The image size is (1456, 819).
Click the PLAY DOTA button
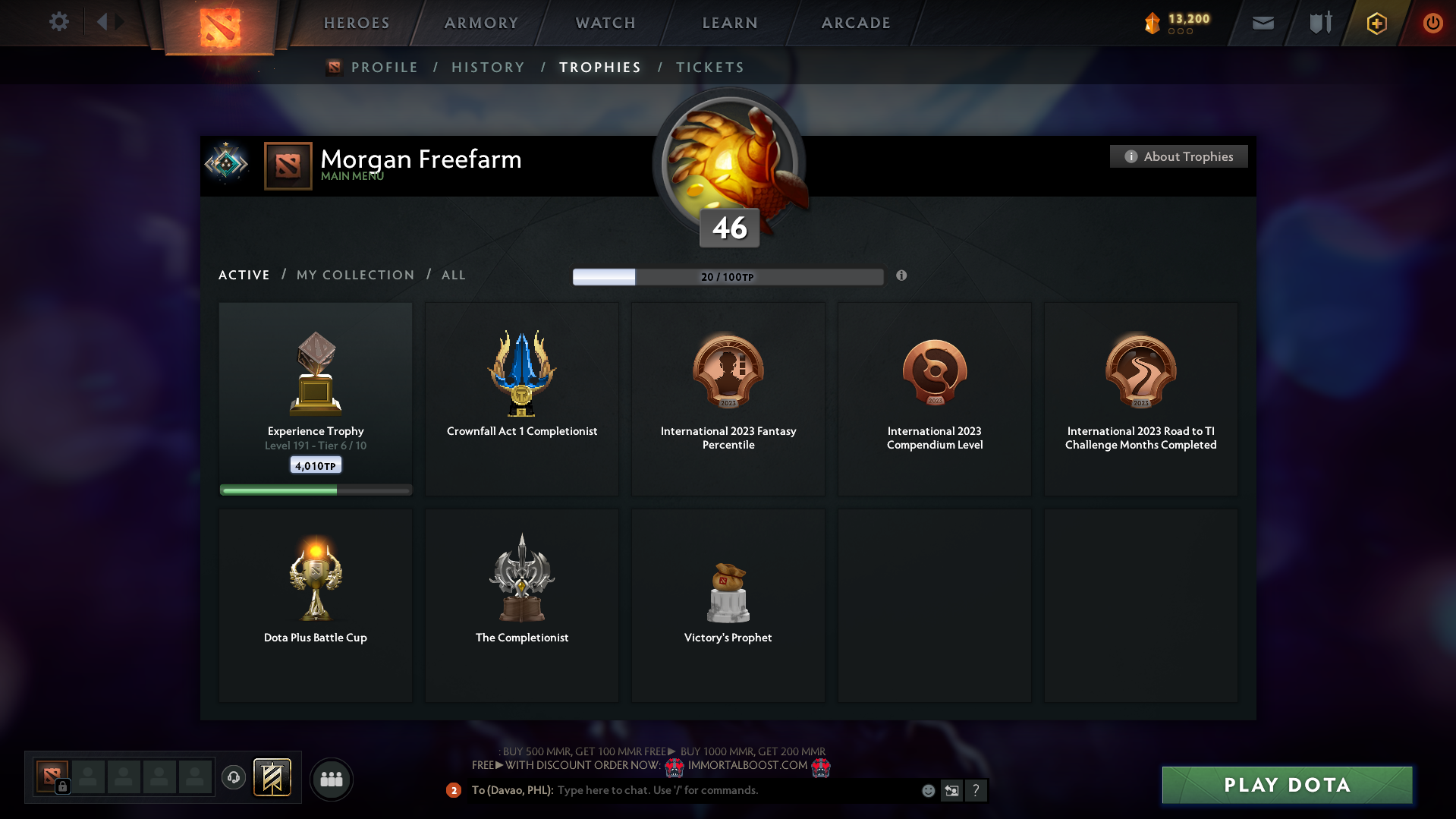(x=1286, y=785)
